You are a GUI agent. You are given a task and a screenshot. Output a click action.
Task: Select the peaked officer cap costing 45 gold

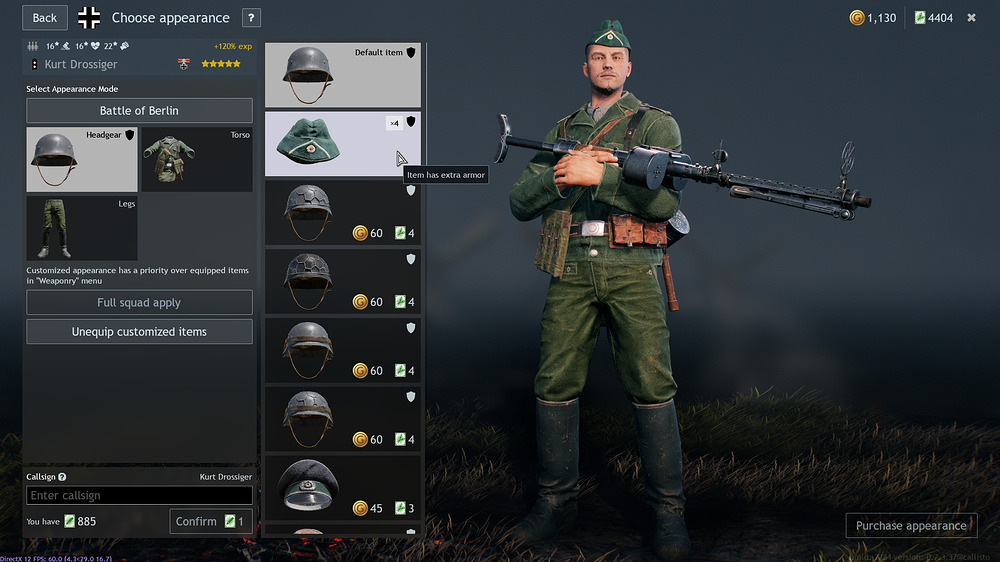342,488
